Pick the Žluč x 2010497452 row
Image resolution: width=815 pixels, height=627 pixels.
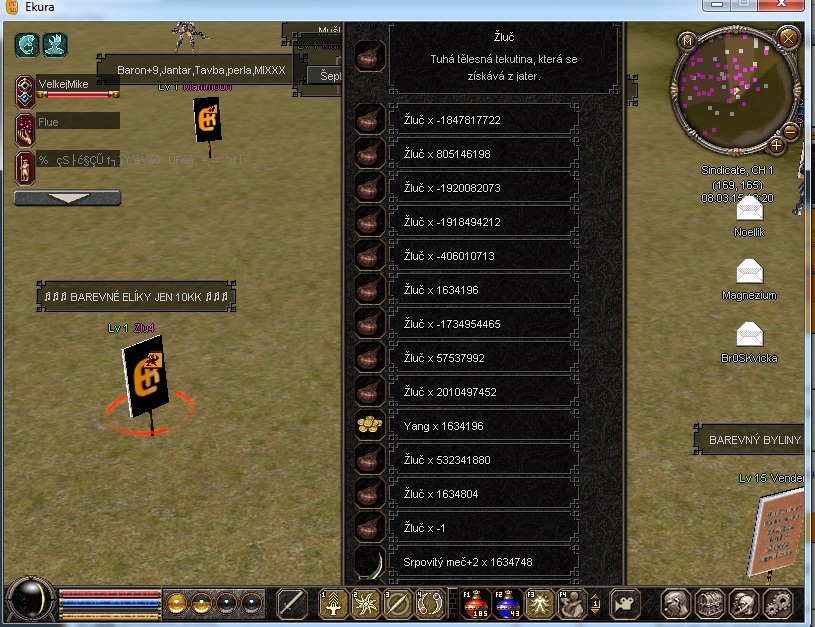click(x=484, y=392)
